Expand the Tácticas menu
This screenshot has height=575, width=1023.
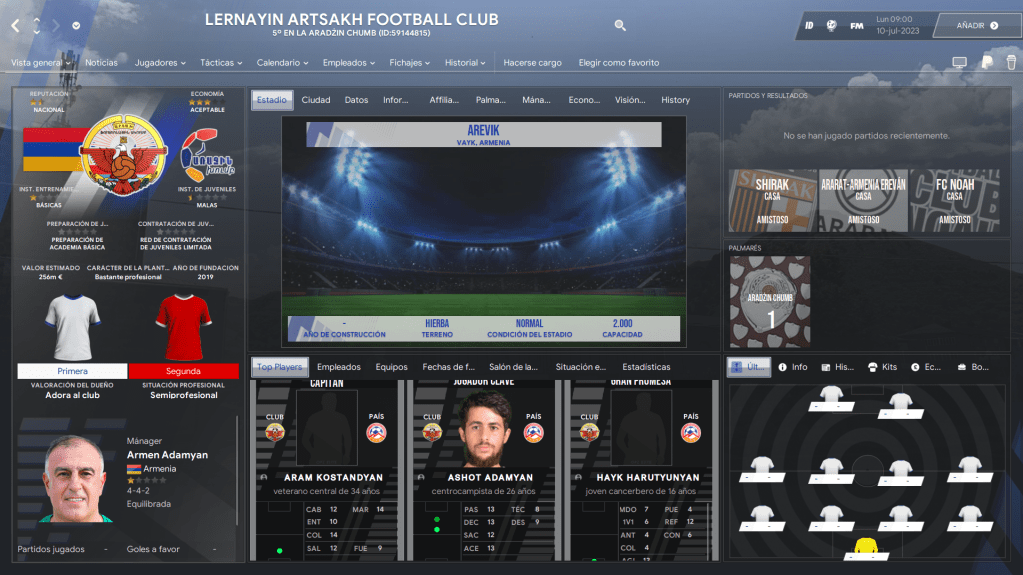[221, 63]
